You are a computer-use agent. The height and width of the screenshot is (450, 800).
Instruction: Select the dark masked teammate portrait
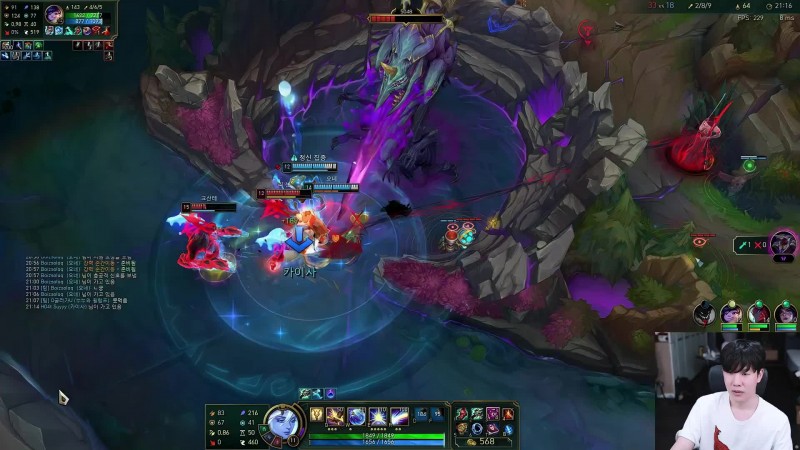[705, 312]
